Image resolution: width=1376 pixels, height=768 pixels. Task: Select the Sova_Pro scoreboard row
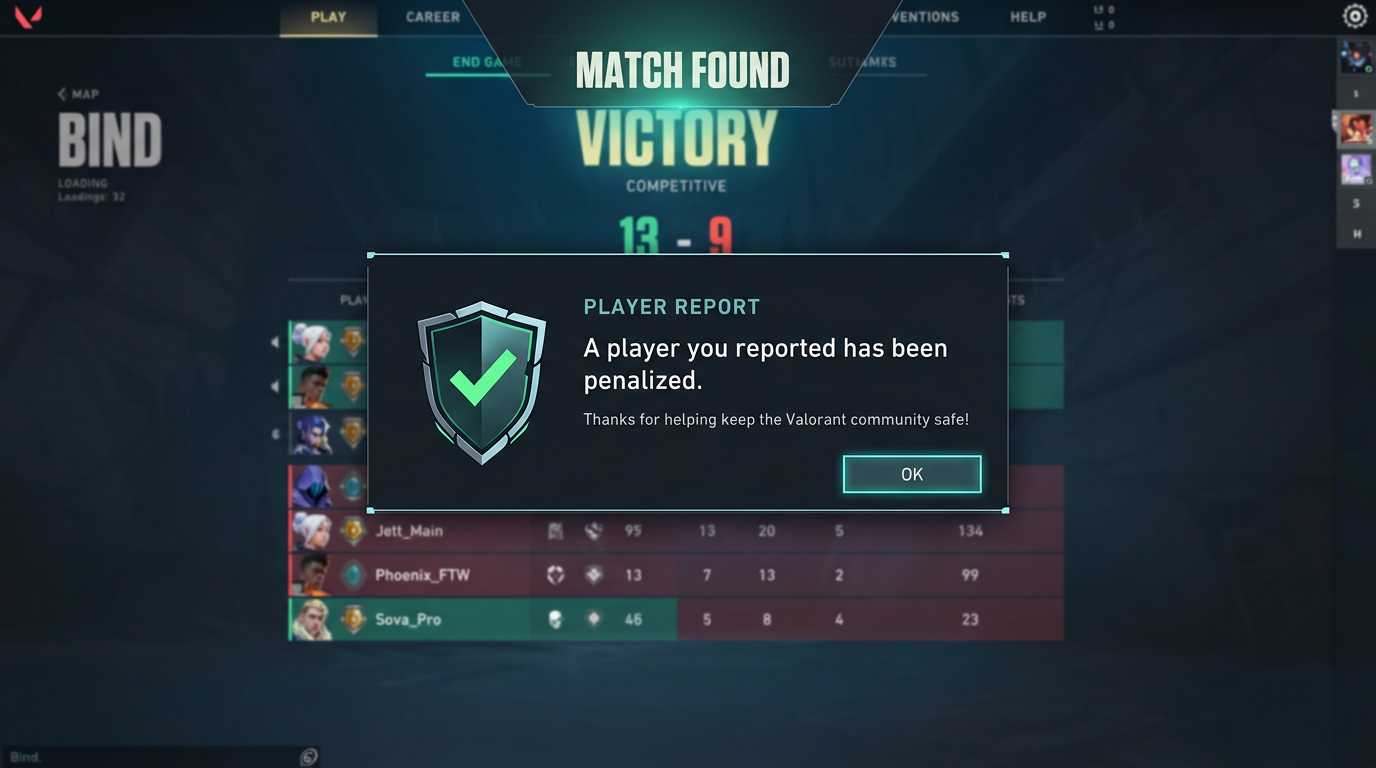tap(407, 619)
